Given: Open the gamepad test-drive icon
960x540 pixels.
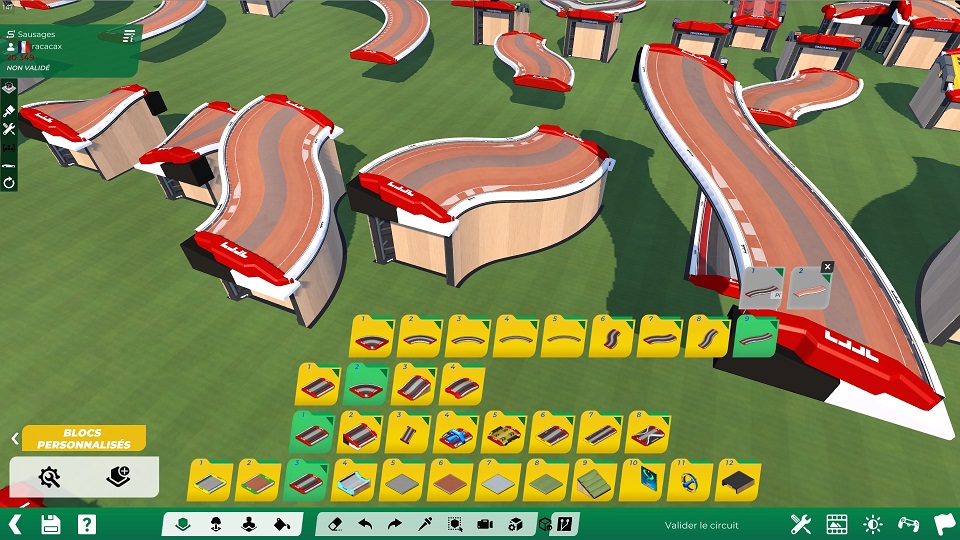Looking at the screenshot, I should click(x=907, y=523).
